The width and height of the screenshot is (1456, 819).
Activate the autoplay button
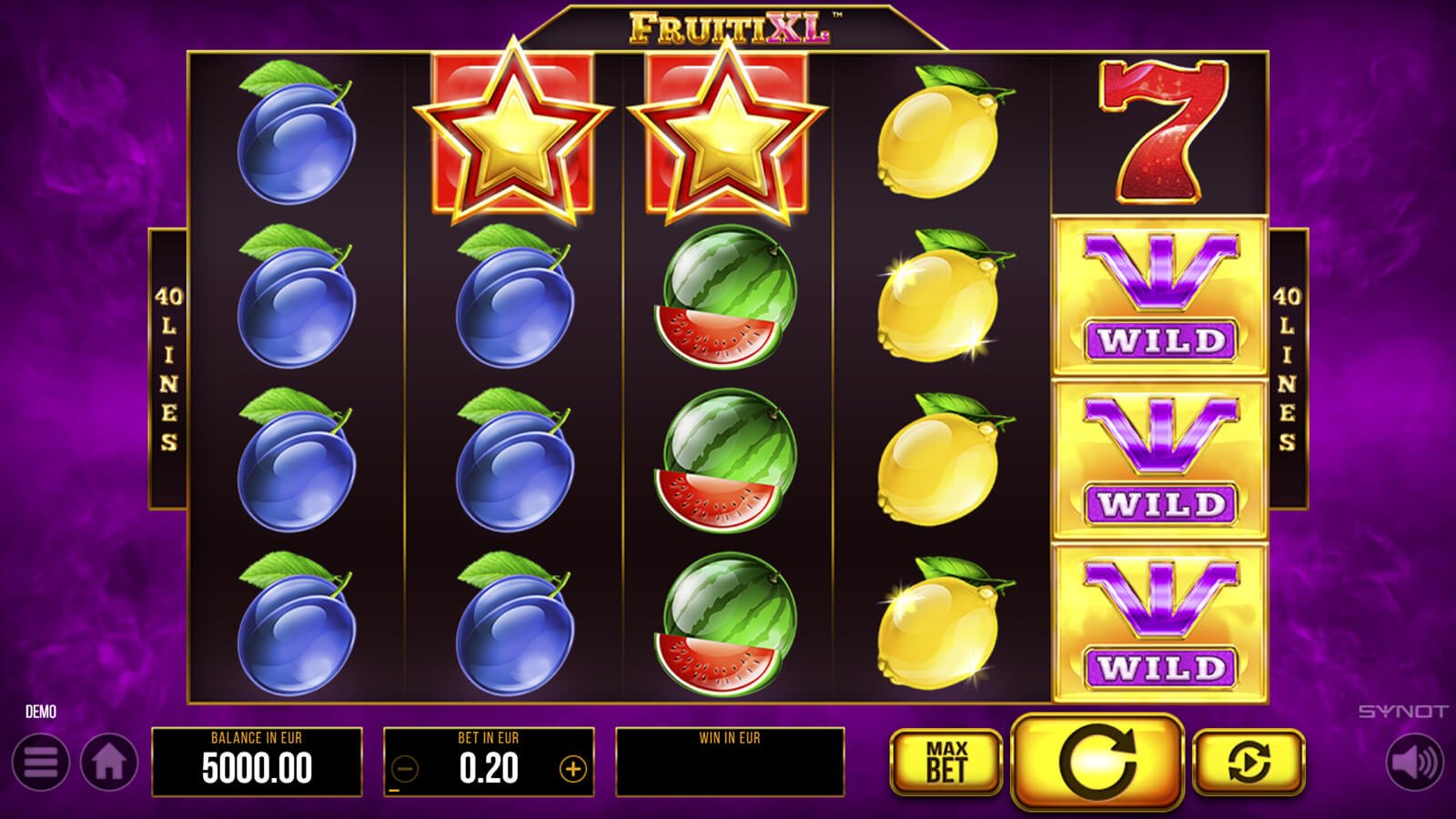pyautogui.click(x=1249, y=763)
